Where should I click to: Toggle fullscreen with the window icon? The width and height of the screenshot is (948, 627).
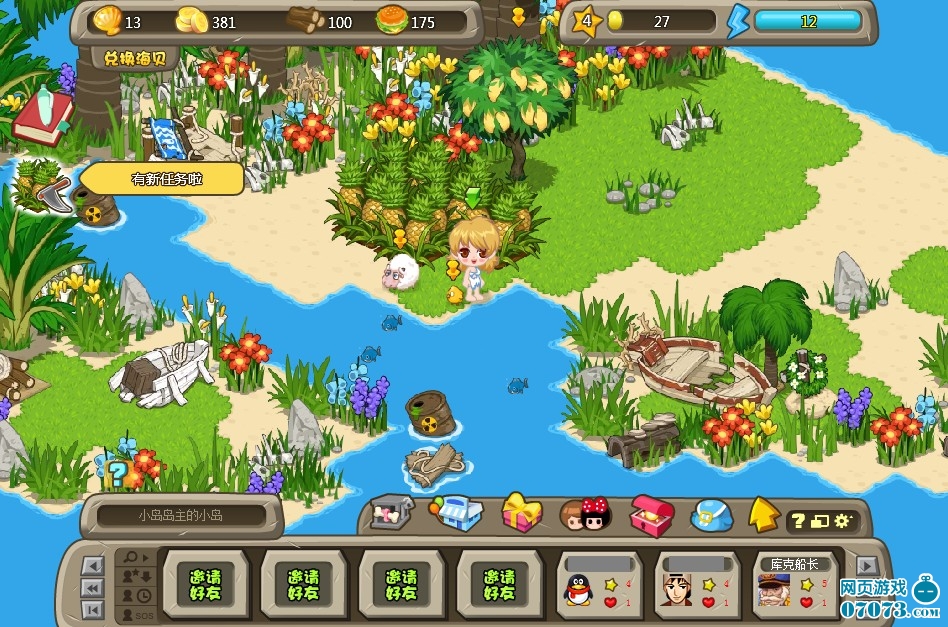(x=820, y=521)
